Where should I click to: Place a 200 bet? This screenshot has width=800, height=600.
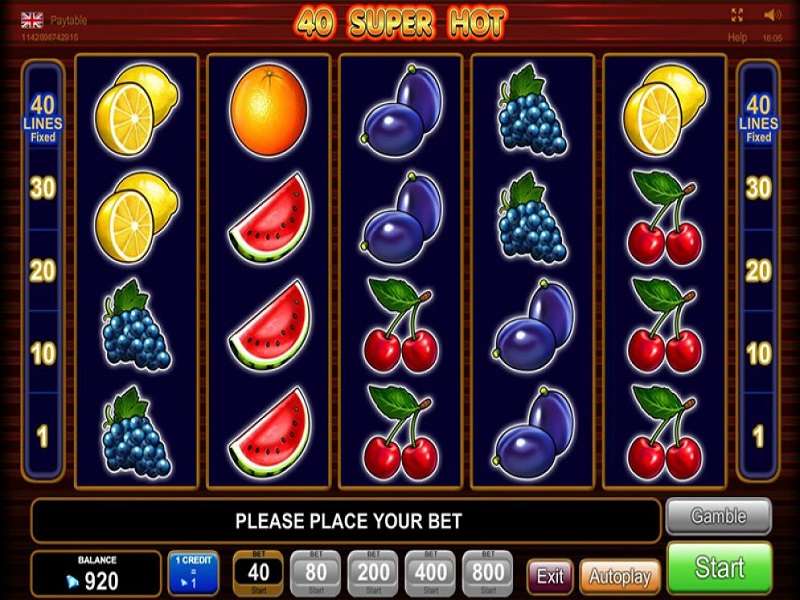pyautogui.click(x=374, y=573)
